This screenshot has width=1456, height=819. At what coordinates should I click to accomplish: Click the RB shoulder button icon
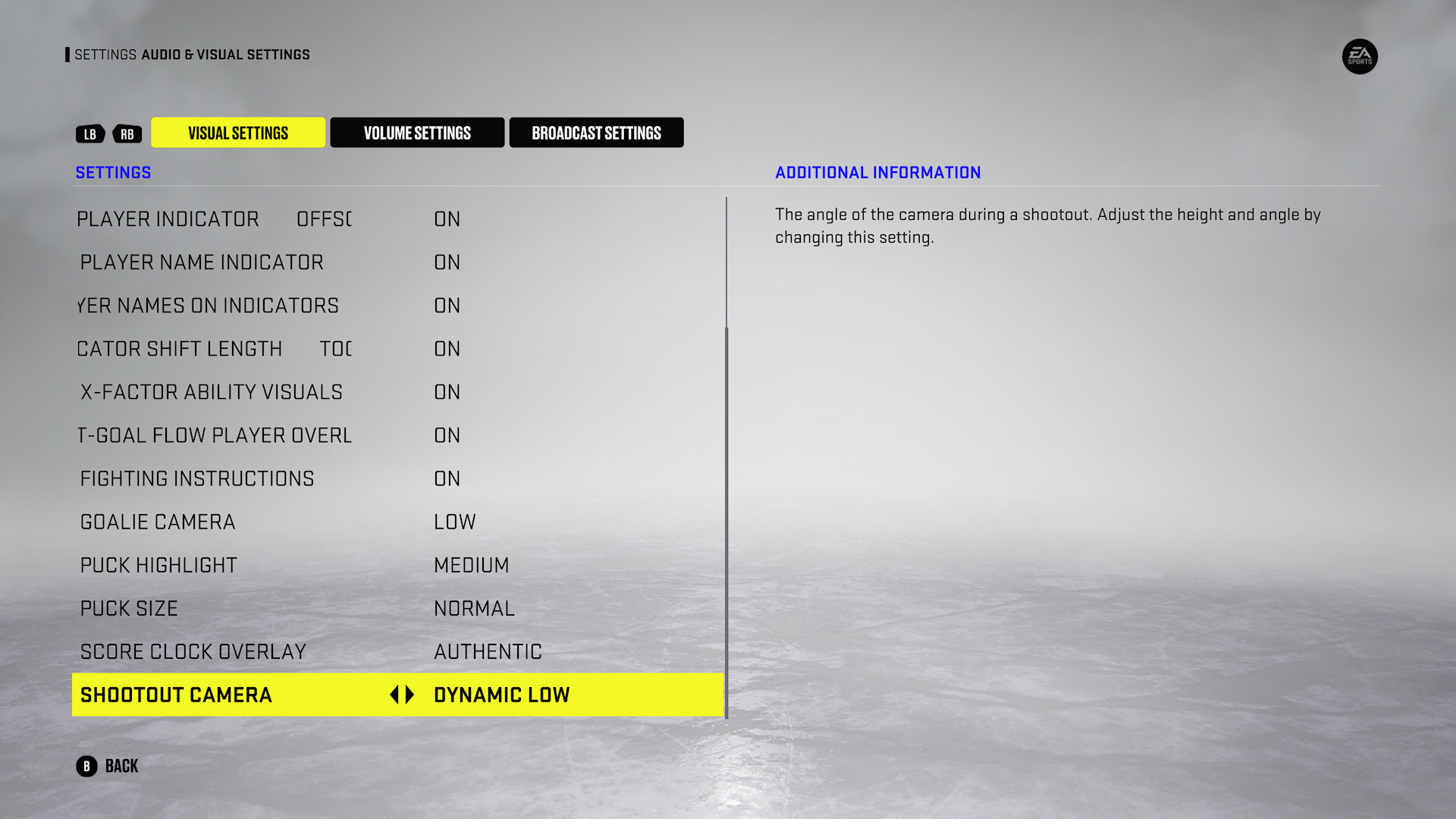click(127, 133)
